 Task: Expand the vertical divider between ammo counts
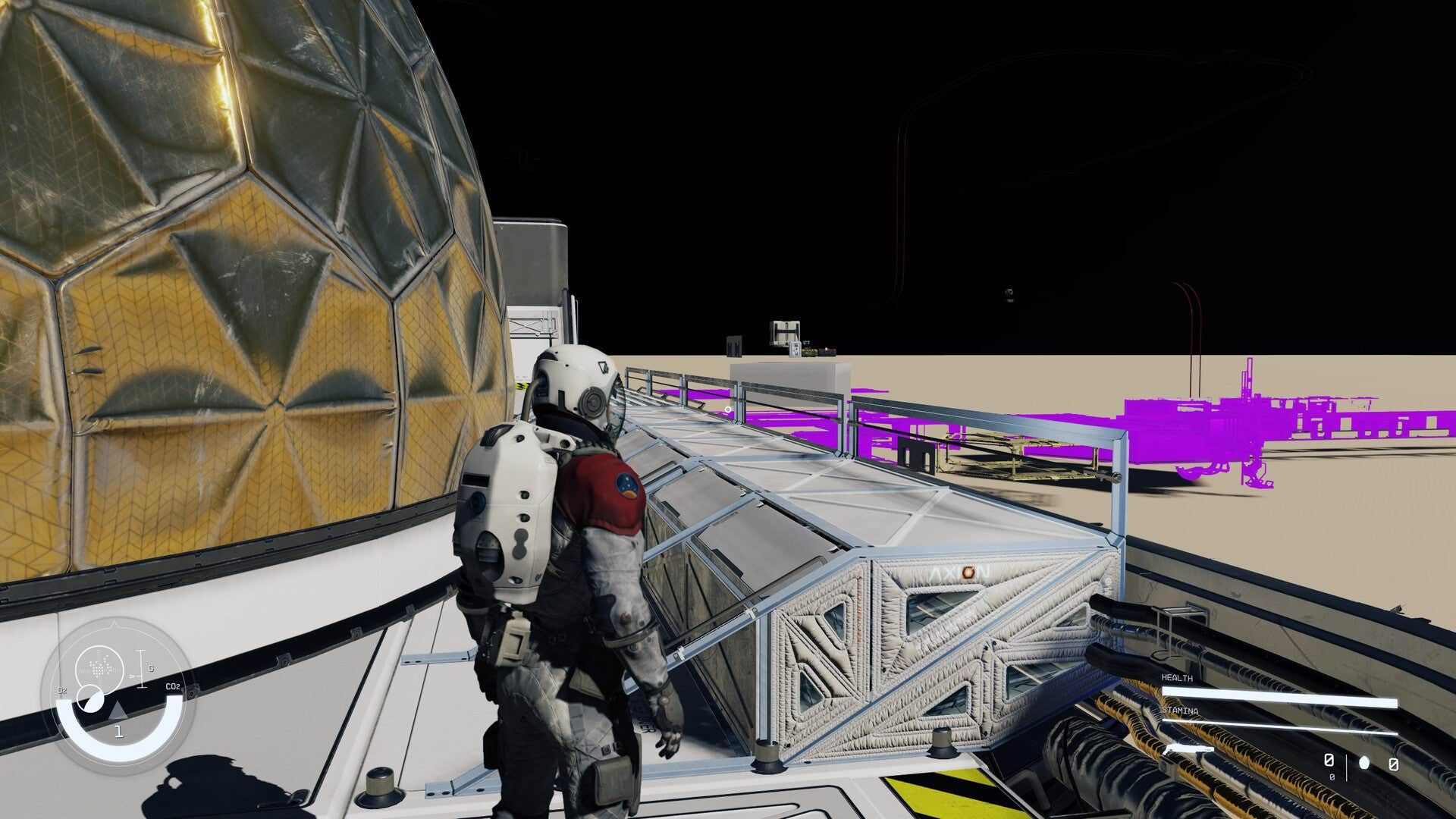pyautogui.click(x=1347, y=769)
